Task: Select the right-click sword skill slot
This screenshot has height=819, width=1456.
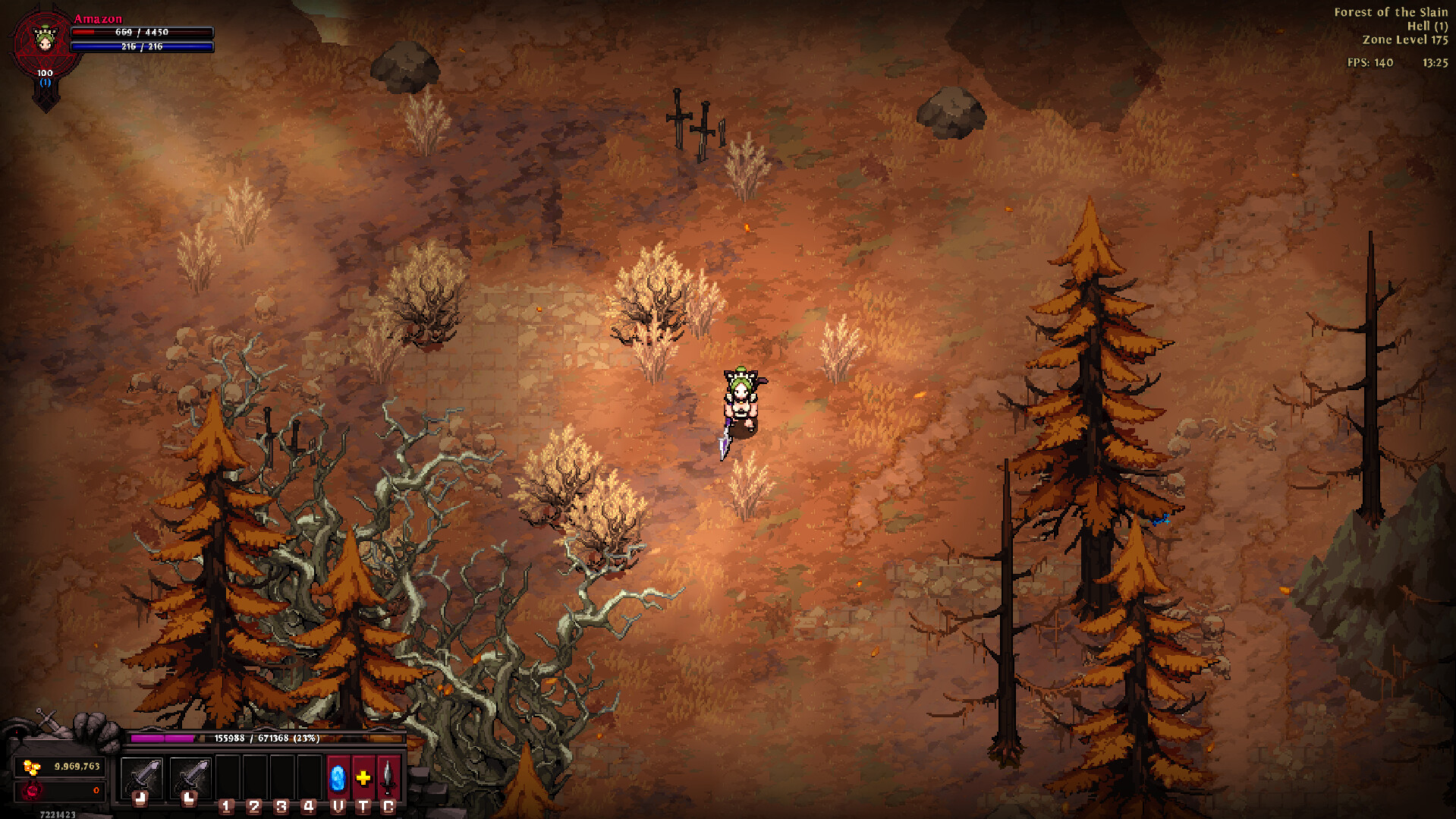Action: coord(190,777)
